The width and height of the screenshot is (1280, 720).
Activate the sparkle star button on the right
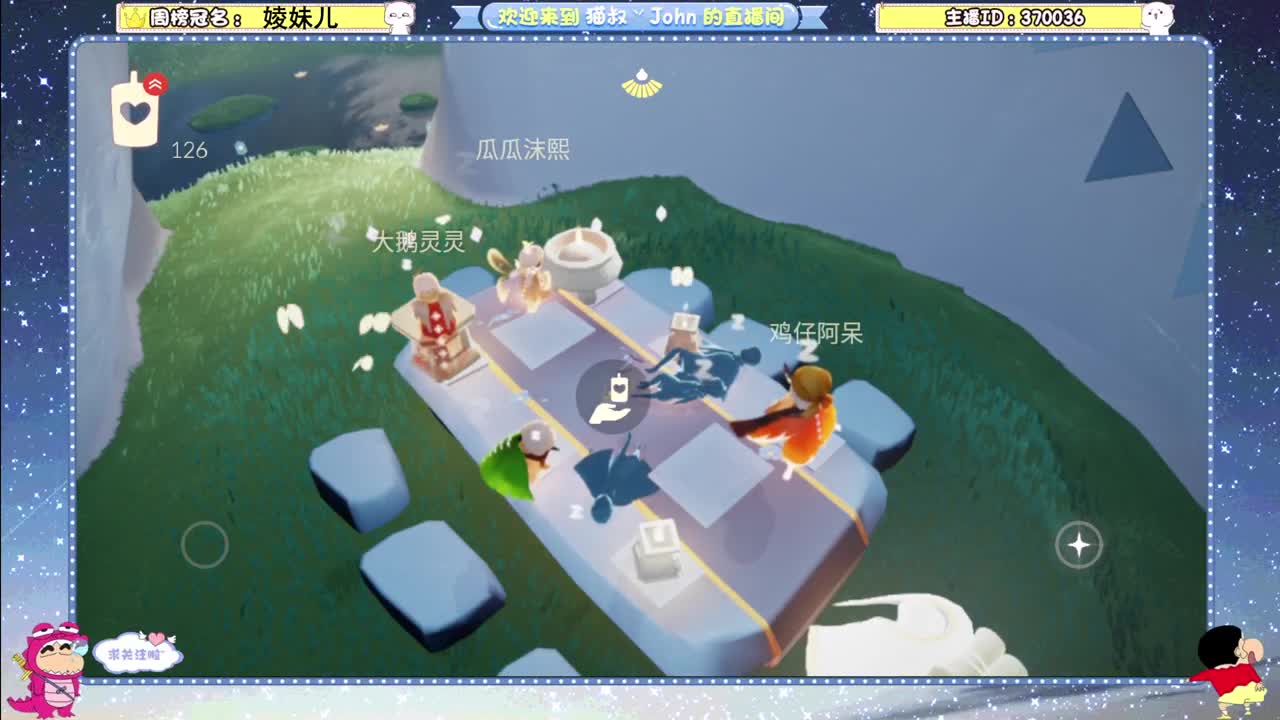1078,545
